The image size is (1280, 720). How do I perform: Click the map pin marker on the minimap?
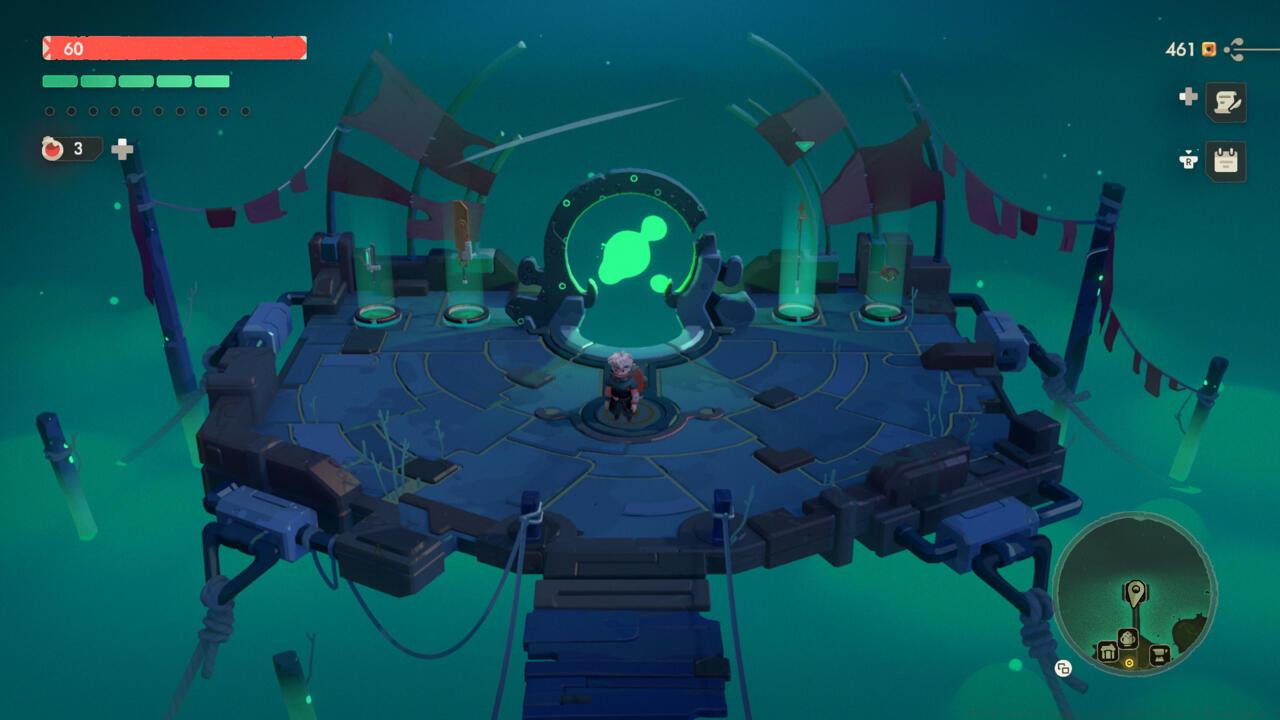(x=1136, y=592)
